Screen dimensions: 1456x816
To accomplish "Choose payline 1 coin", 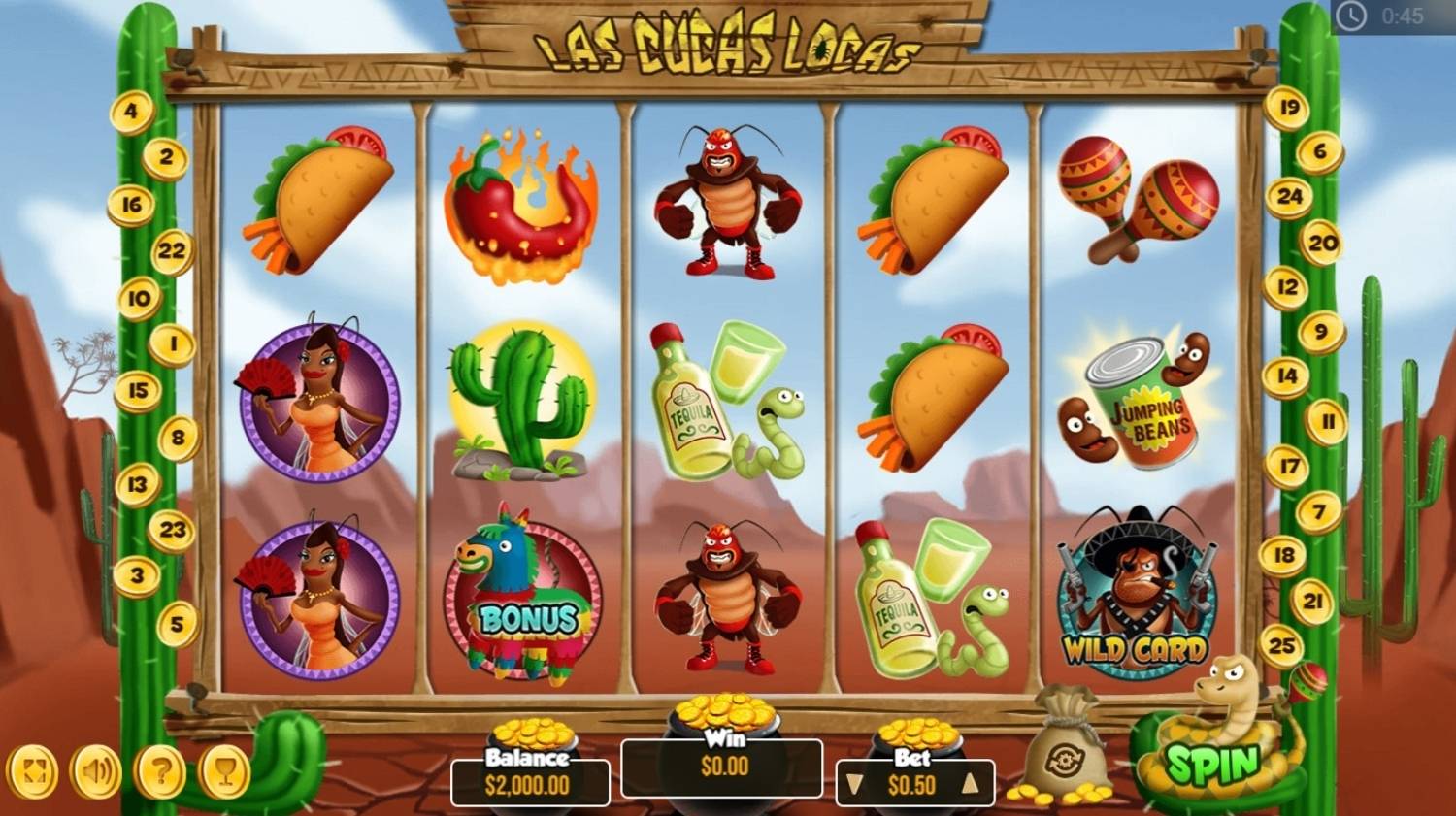I will point(173,343).
